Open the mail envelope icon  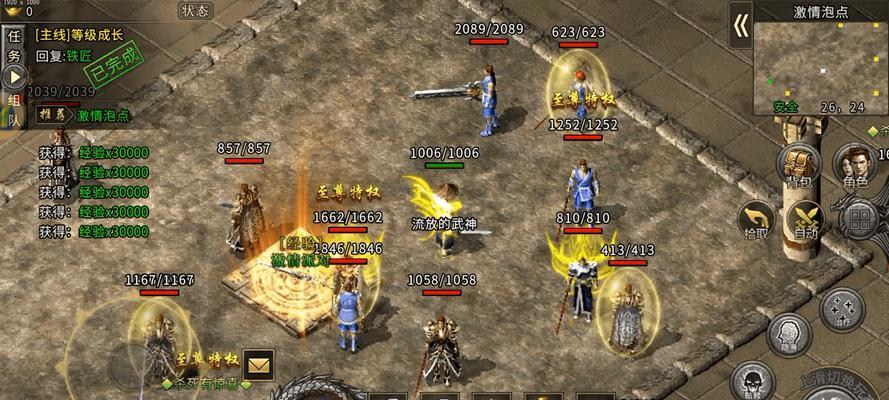coord(258,364)
